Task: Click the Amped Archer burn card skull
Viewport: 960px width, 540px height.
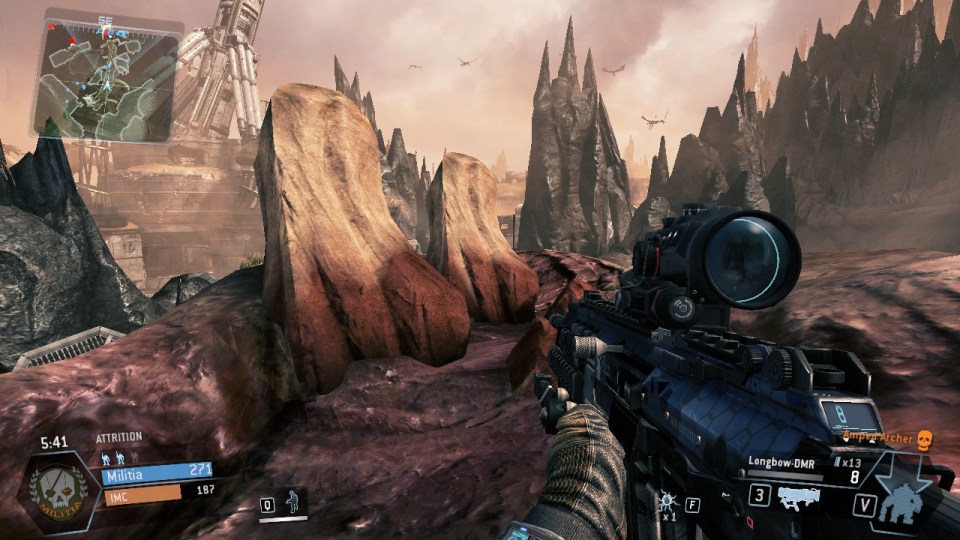Action: [924, 439]
